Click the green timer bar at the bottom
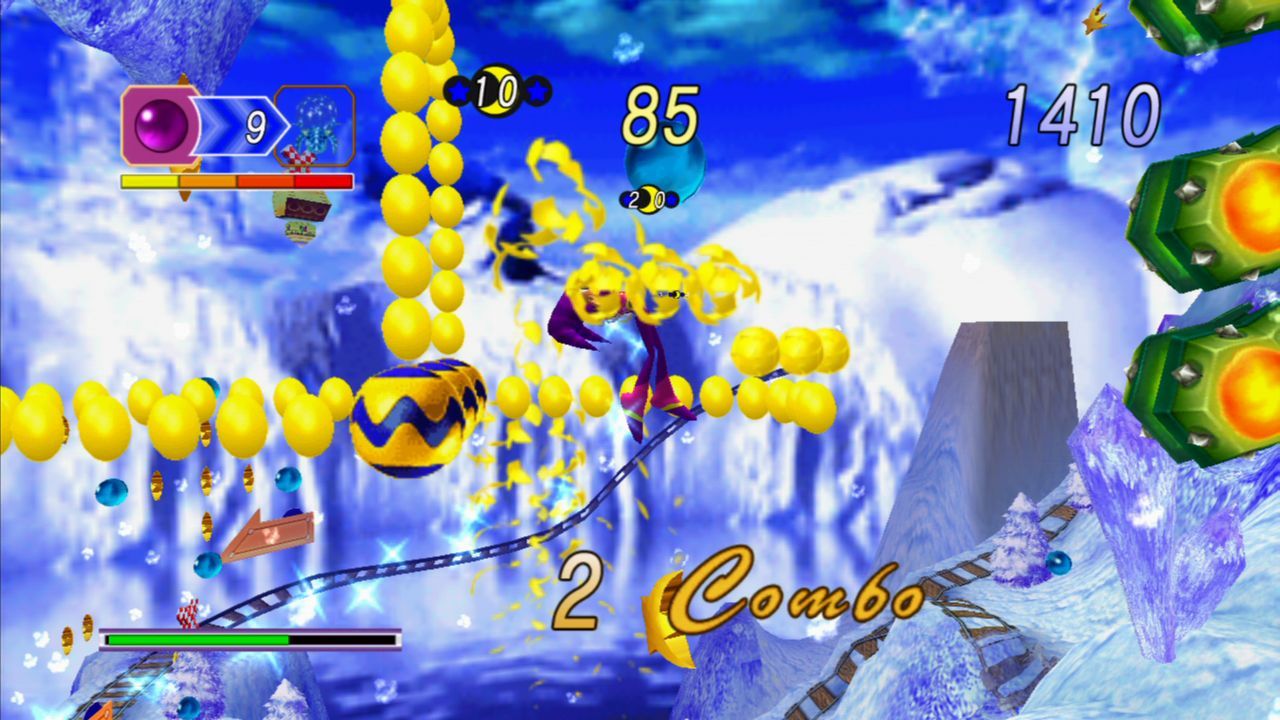Image resolution: width=1280 pixels, height=720 pixels. coord(200,636)
